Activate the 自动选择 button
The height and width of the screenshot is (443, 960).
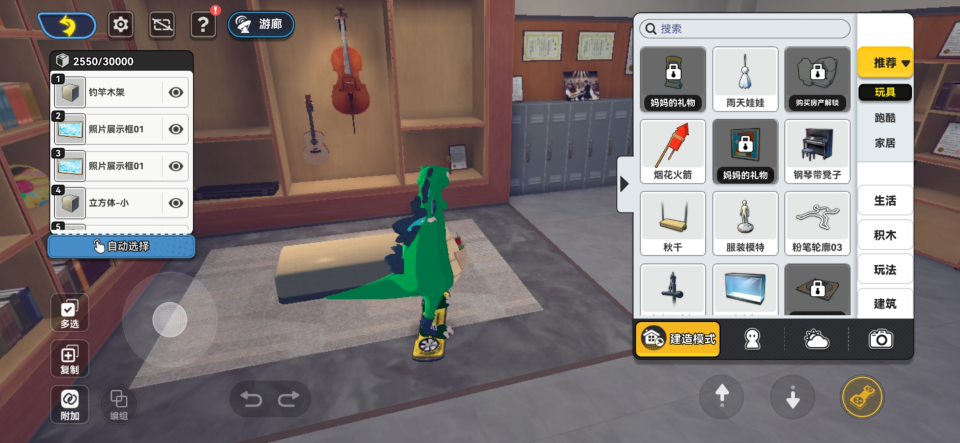(121, 246)
